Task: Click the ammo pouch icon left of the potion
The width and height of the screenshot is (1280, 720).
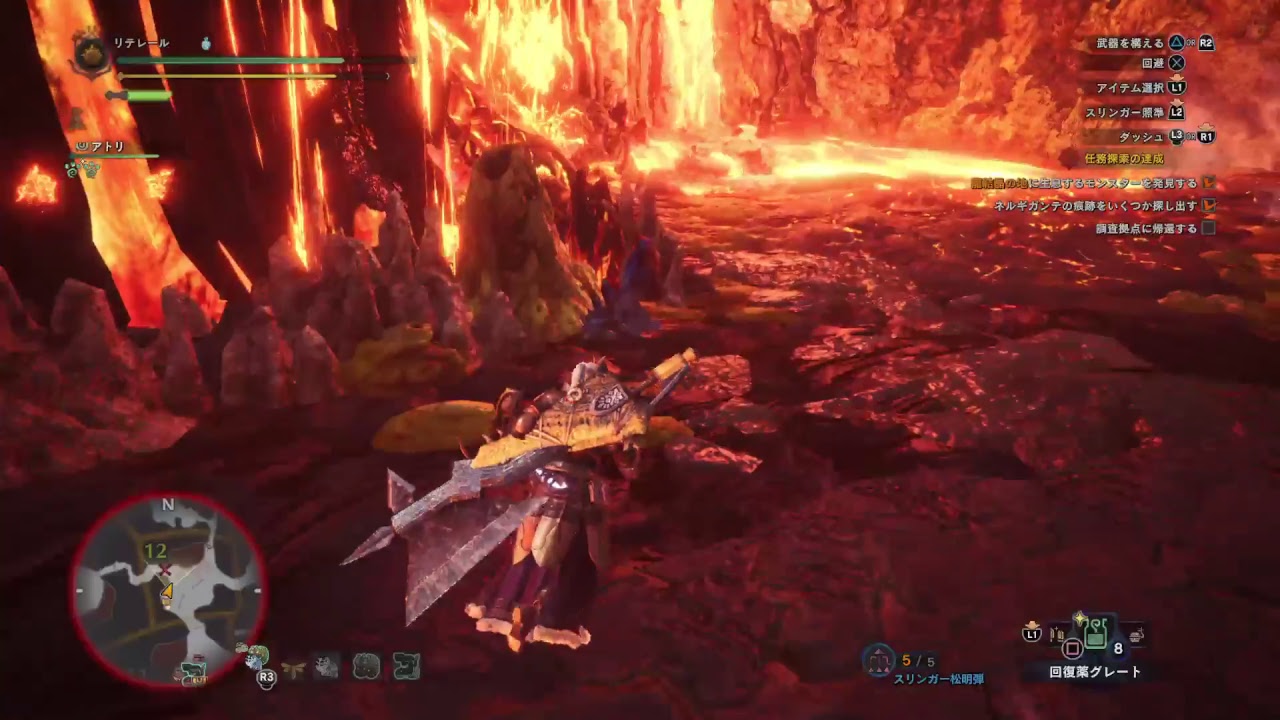Action: (x=1056, y=633)
